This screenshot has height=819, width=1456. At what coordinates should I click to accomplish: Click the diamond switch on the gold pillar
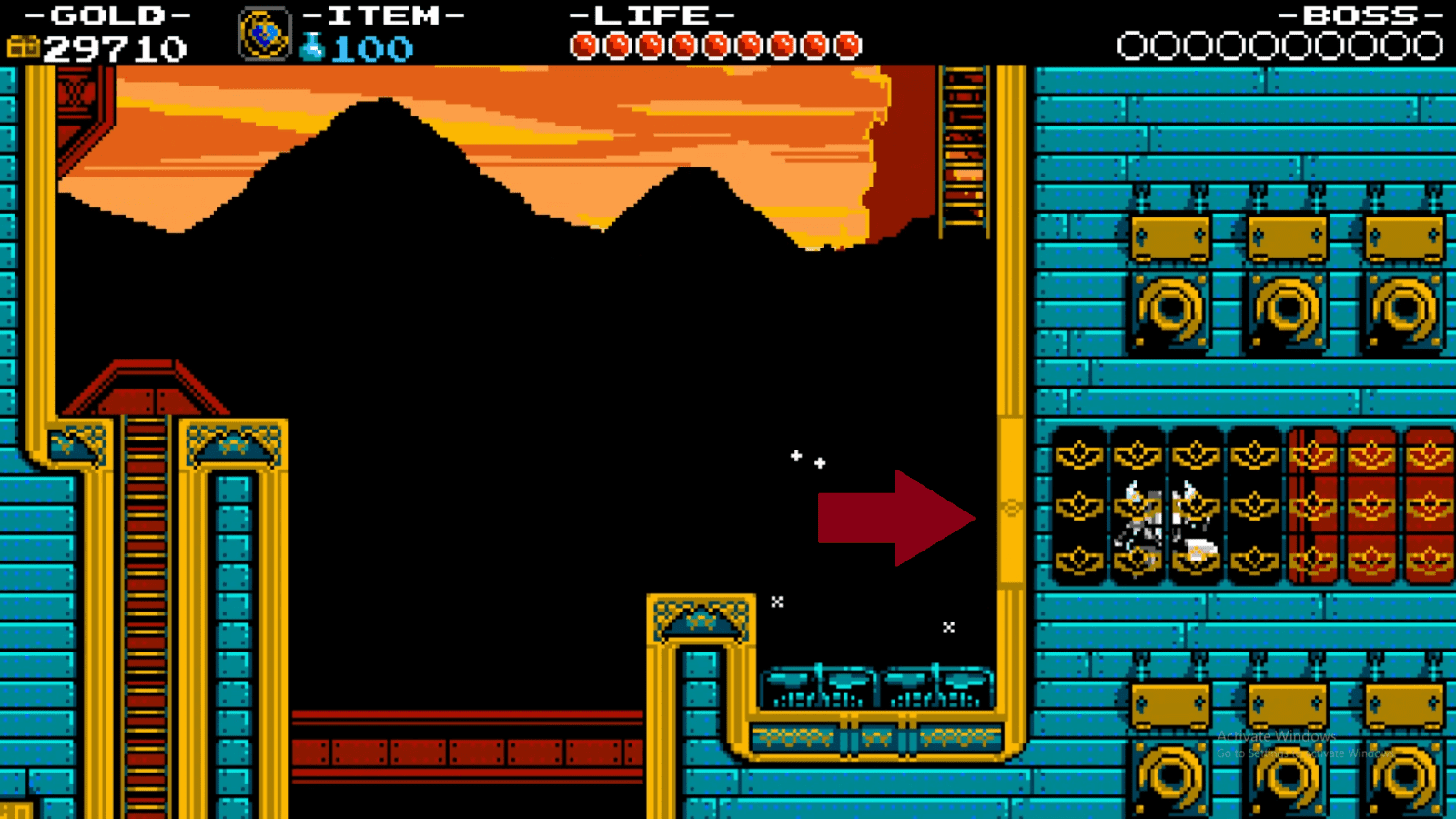coord(1012,510)
